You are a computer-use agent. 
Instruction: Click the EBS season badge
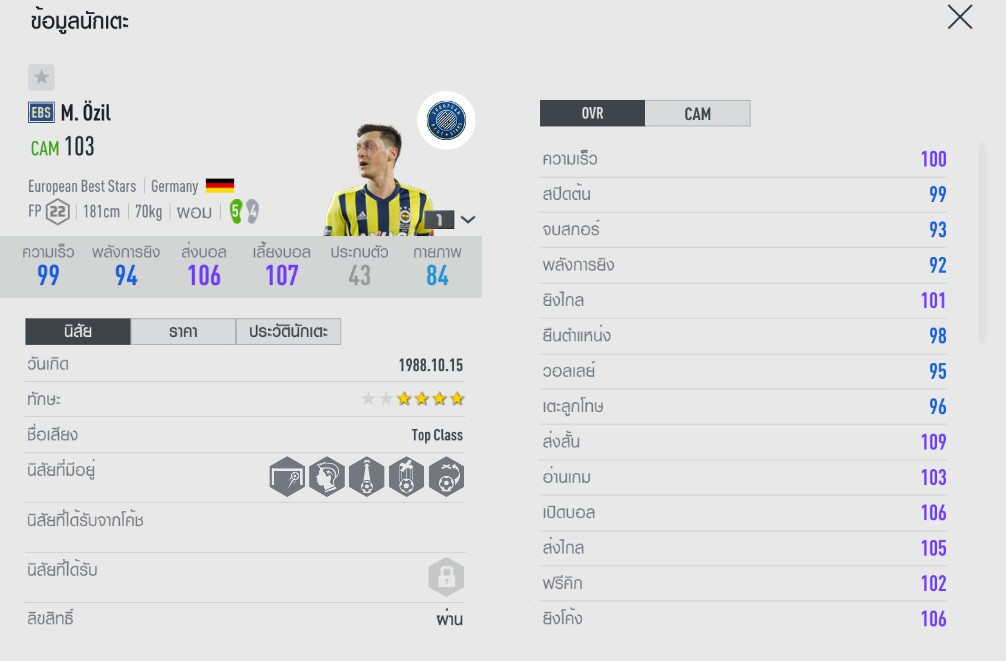tap(41, 113)
